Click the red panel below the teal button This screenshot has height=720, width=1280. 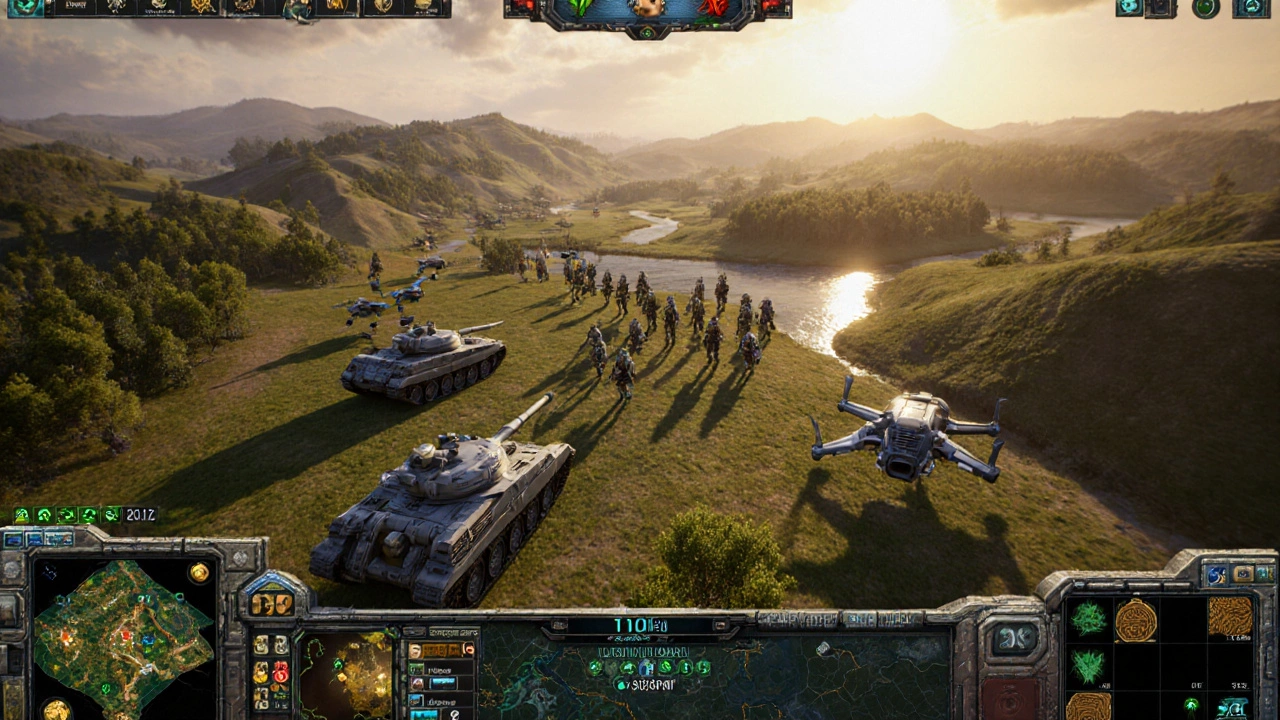(x=1011, y=699)
